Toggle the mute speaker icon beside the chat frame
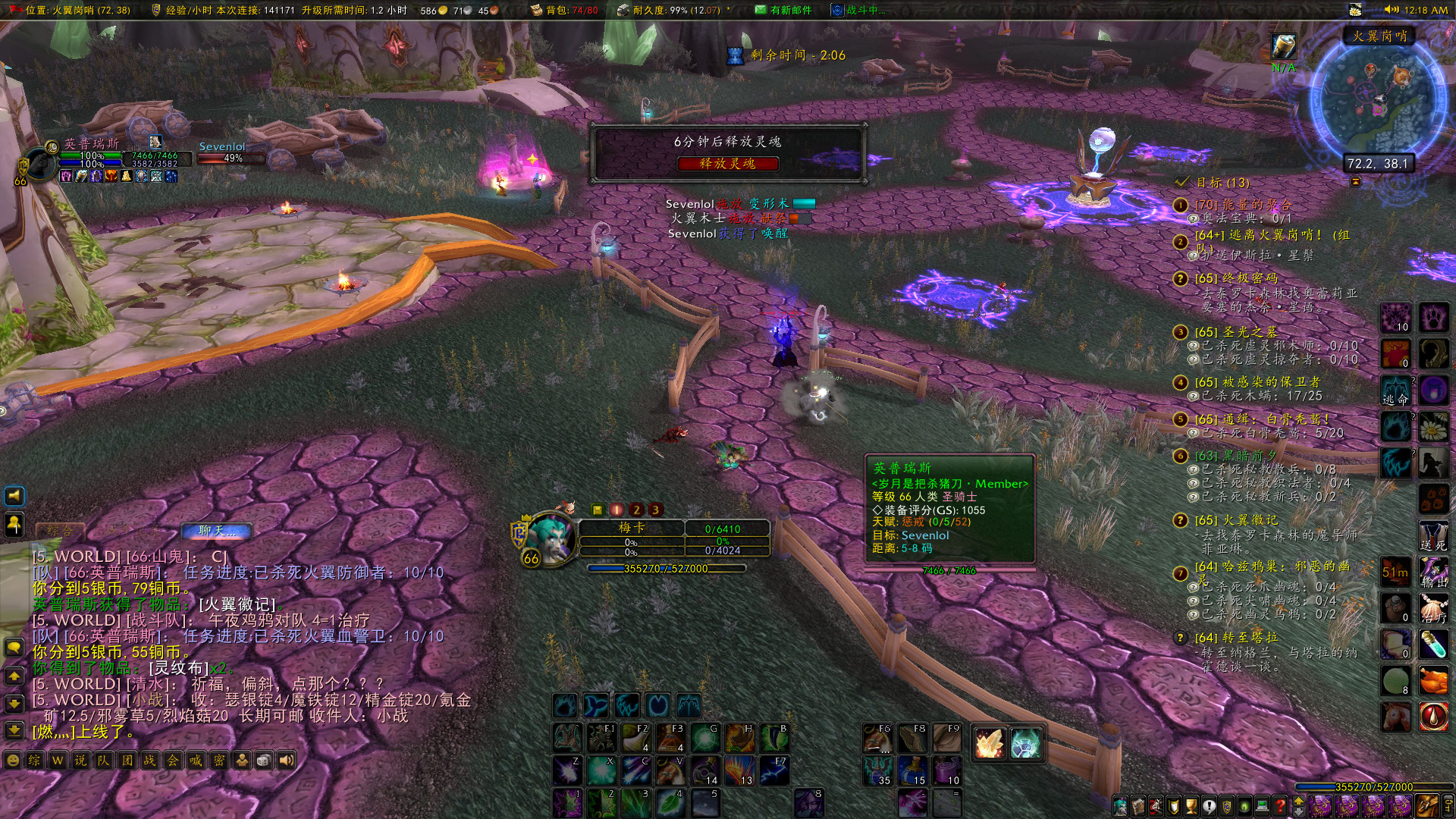 pyautogui.click(x=14, y=495)
